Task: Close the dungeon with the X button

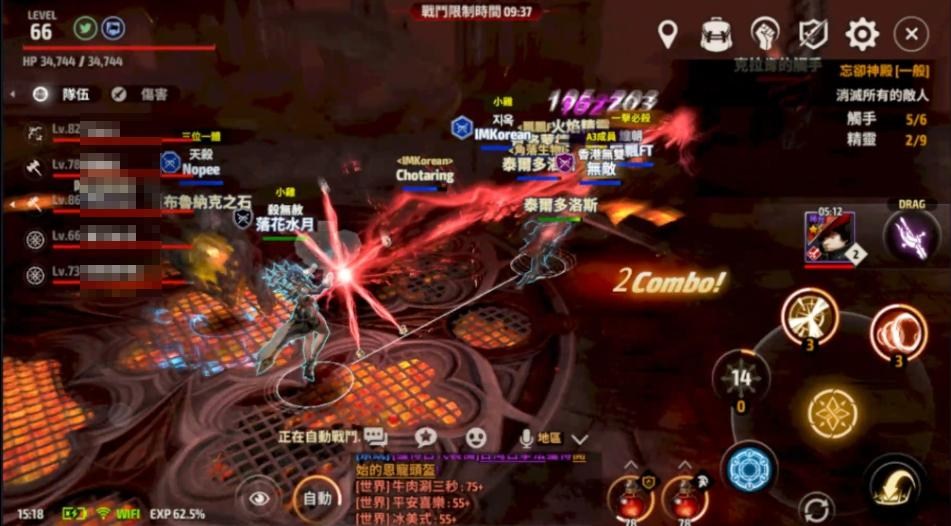Action: [910, 35]
